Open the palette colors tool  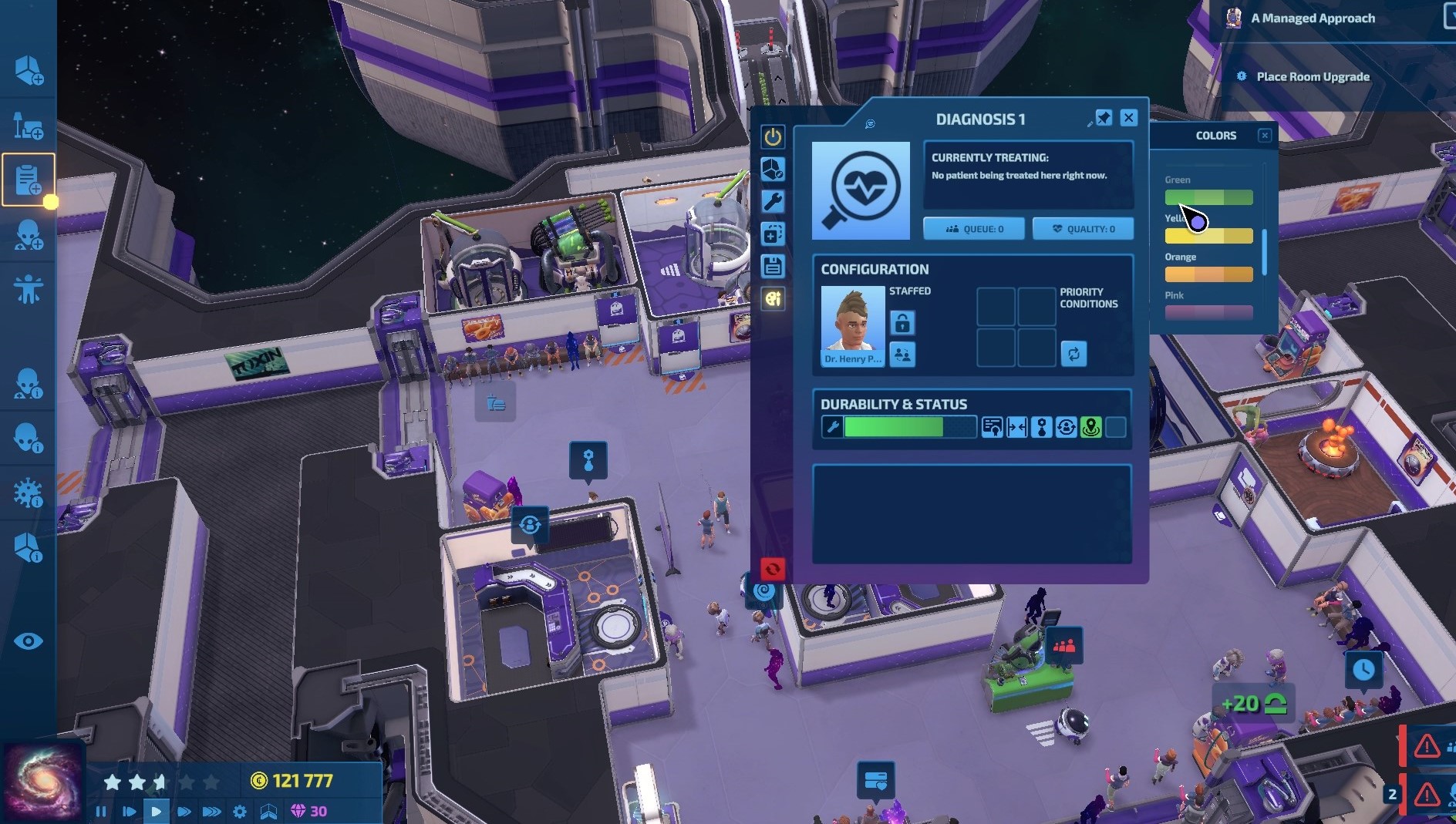[x=773, y=298]
